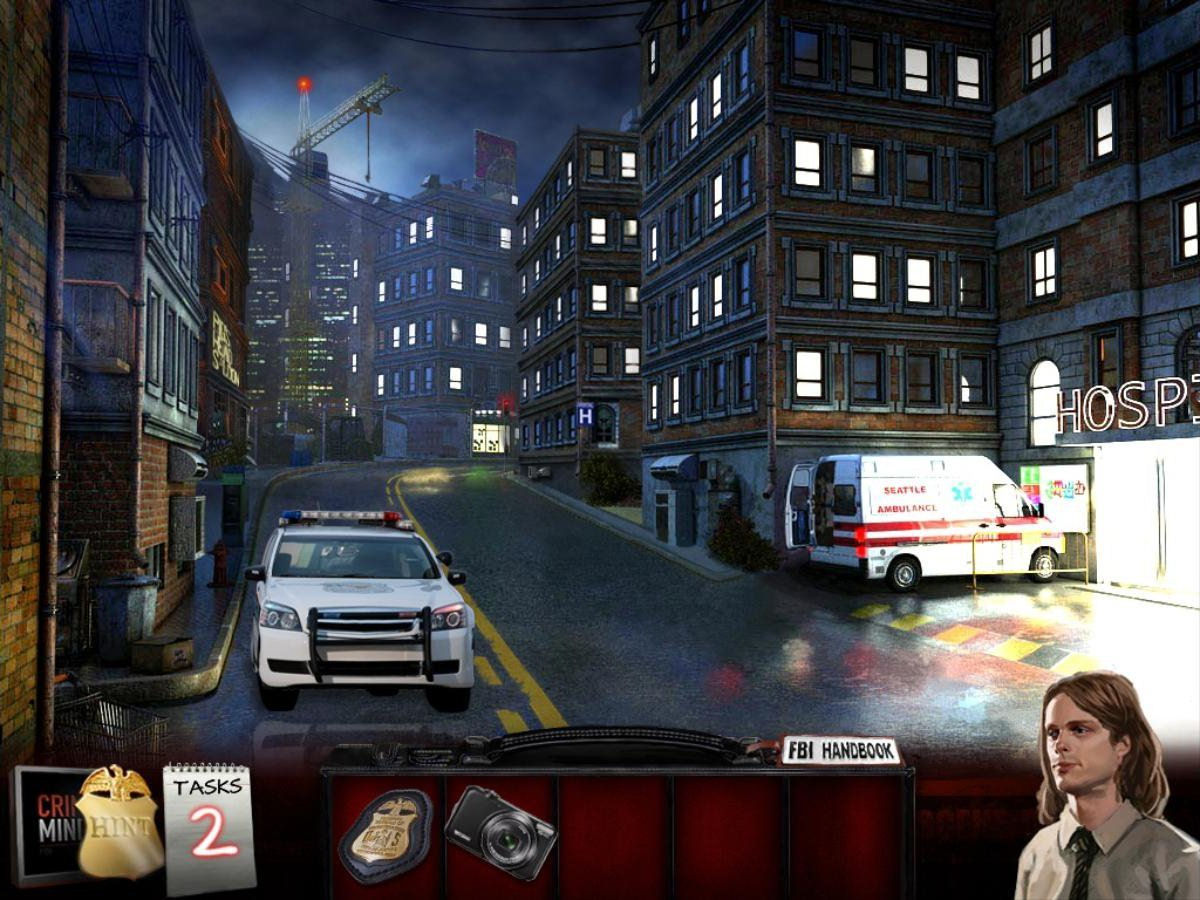Click the agent portrait
The height and width of the screenshot is (900, 1200).
[x=1098, y=790]
